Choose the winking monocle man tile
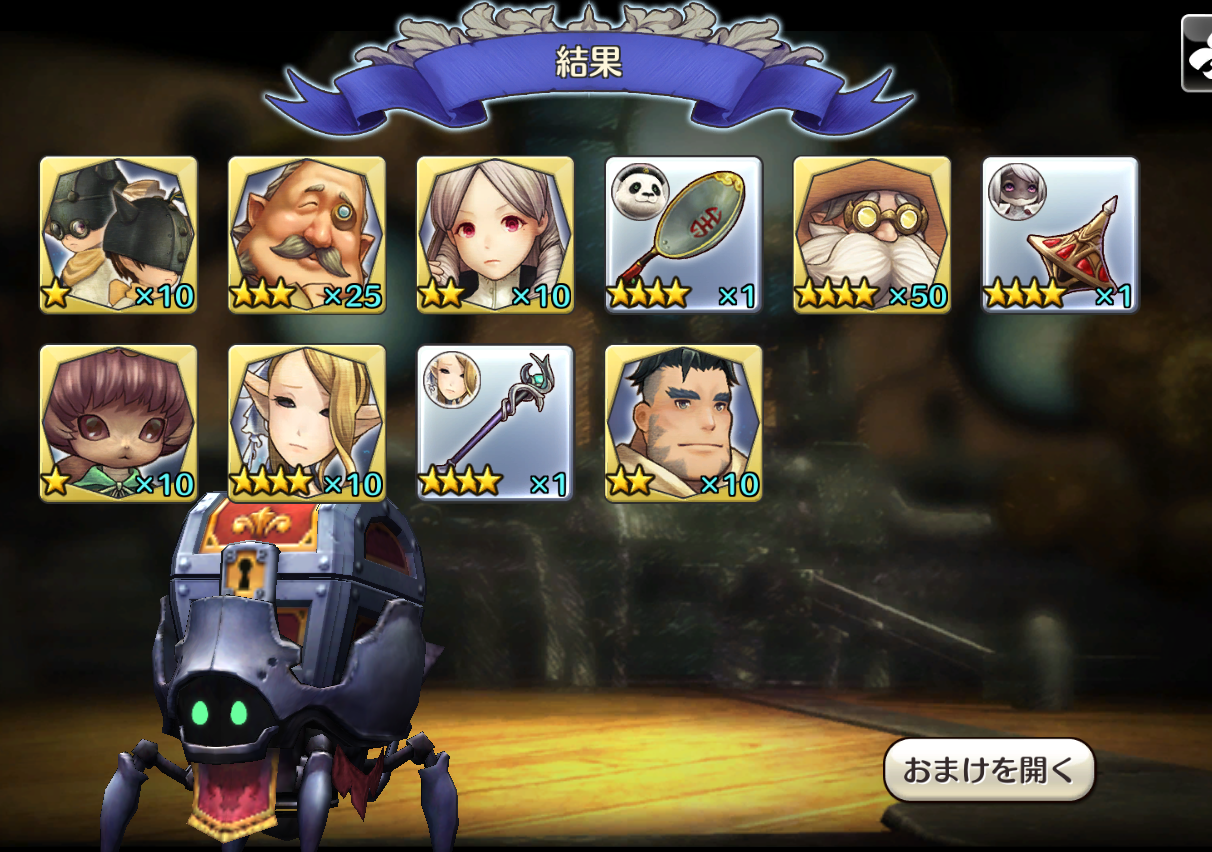 [x=306, y=234]
